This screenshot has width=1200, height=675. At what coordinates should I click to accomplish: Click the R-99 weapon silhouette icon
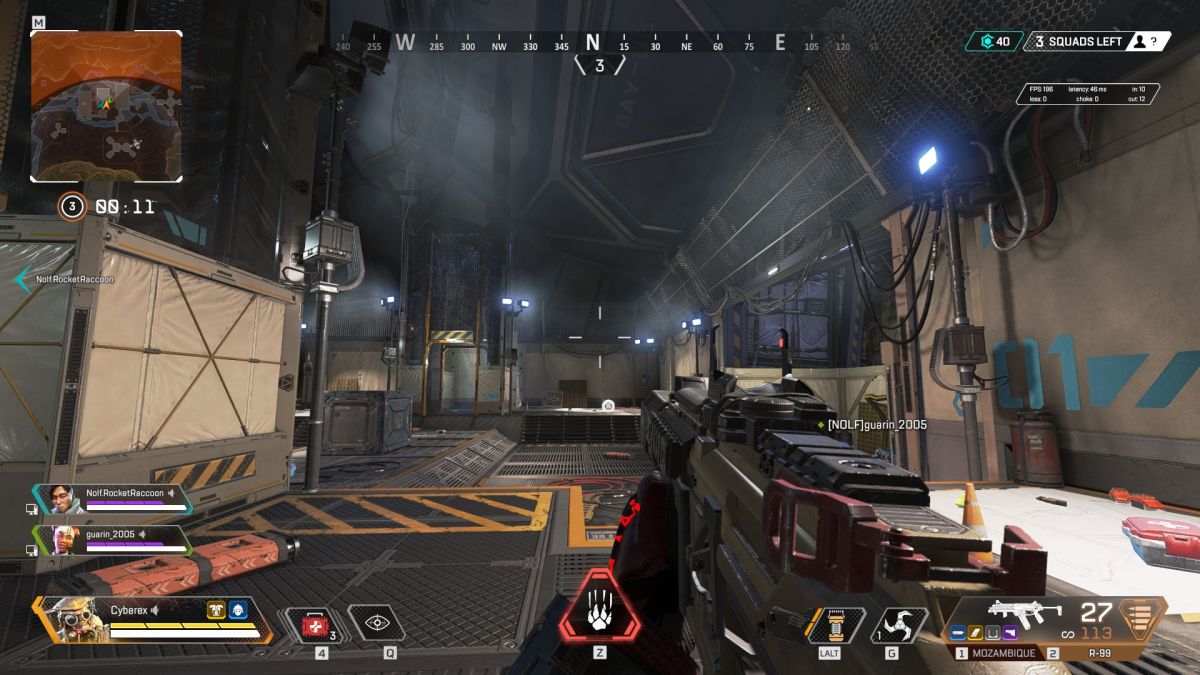1024,612
